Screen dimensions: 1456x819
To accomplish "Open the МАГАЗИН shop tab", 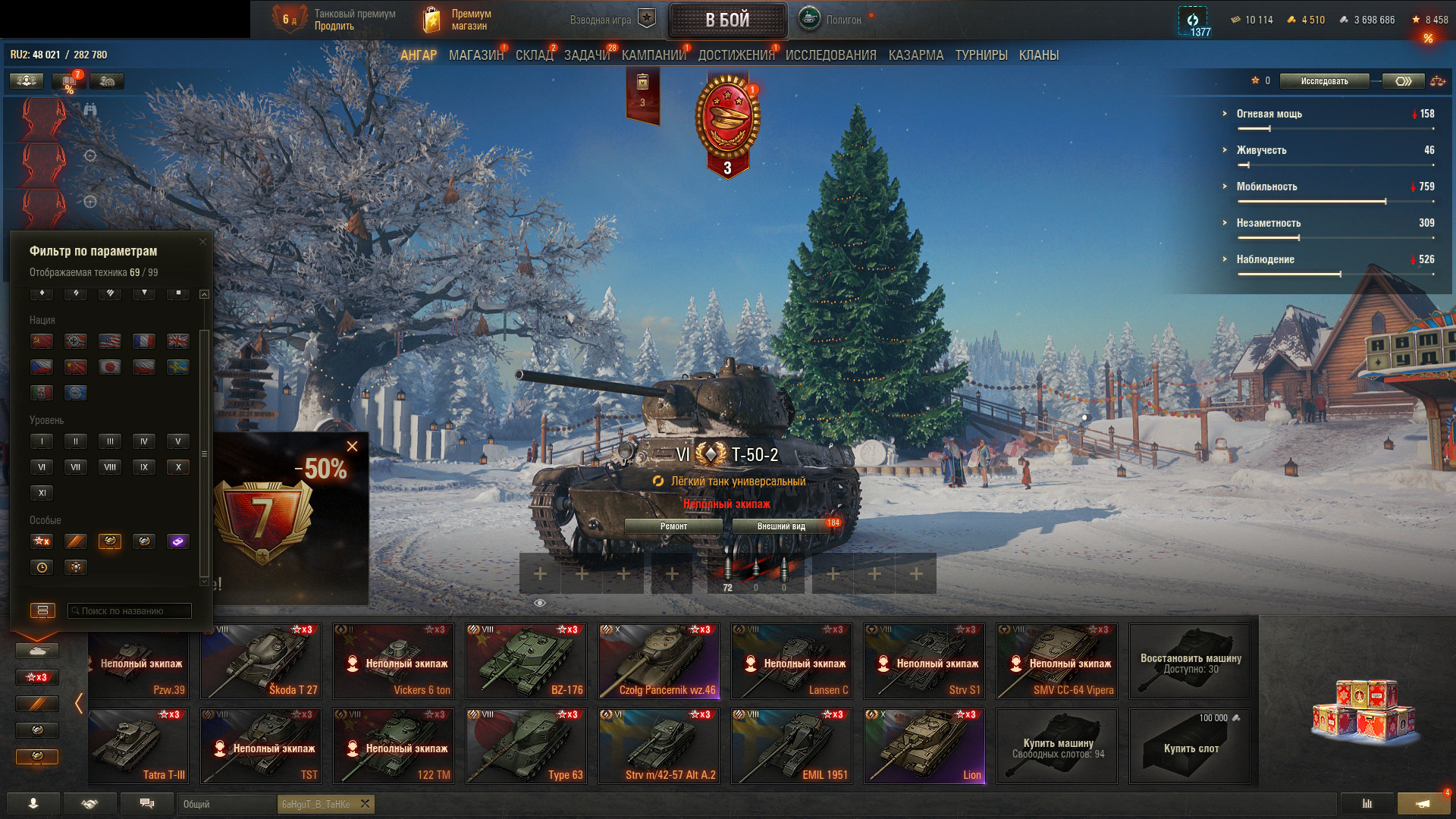I will [x=475, y=55].
